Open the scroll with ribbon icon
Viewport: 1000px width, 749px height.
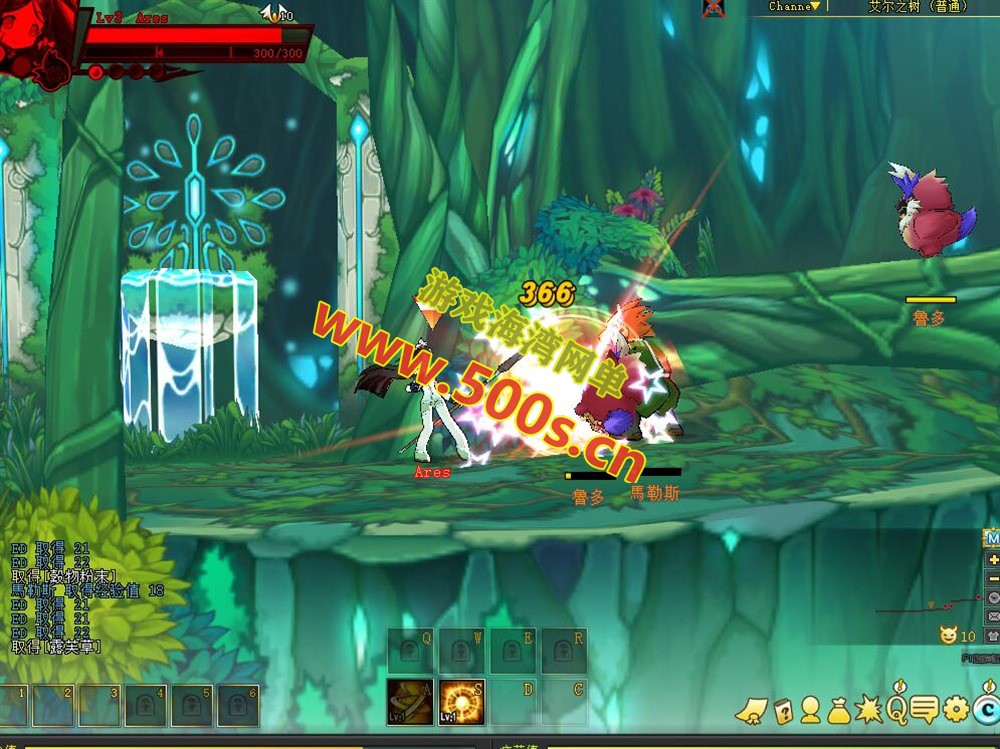pyautogui.click(x=749, y=711)
